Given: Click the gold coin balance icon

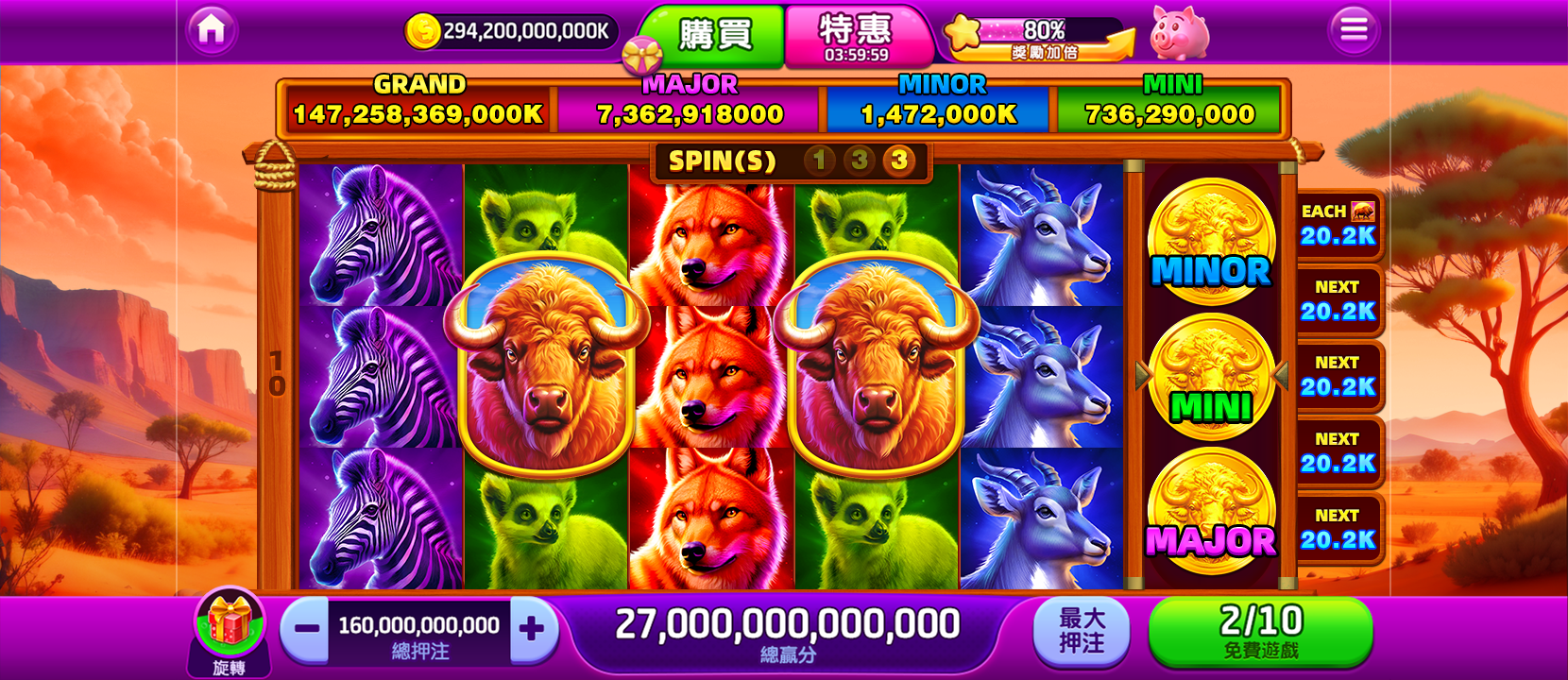Looking at the screenshot, I should (x=424, y=29).
